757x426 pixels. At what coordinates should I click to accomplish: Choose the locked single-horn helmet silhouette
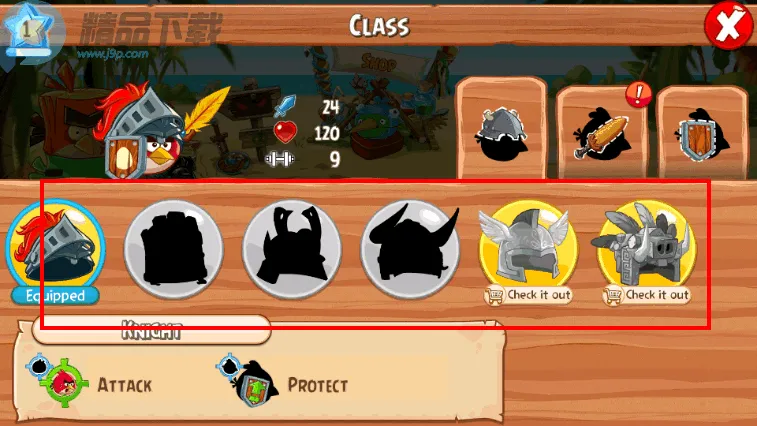409,244
